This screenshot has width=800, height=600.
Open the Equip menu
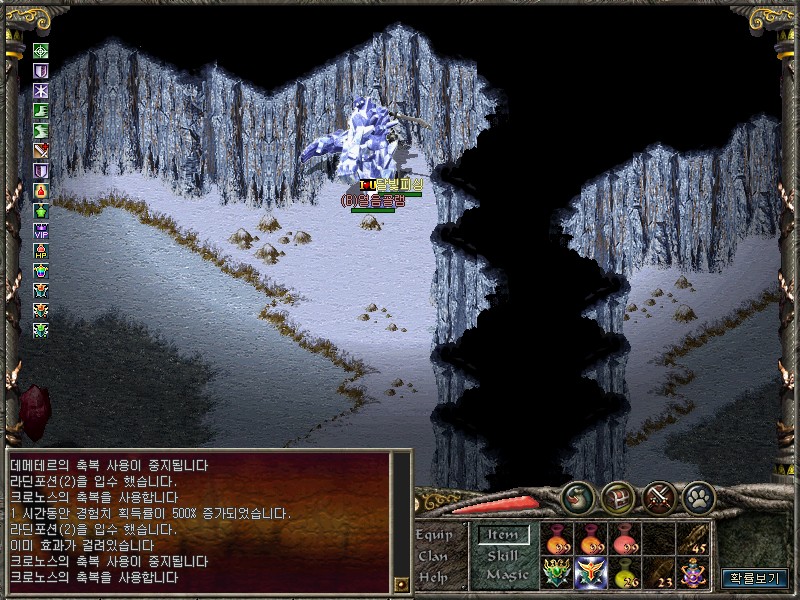(x=434, y=534)
